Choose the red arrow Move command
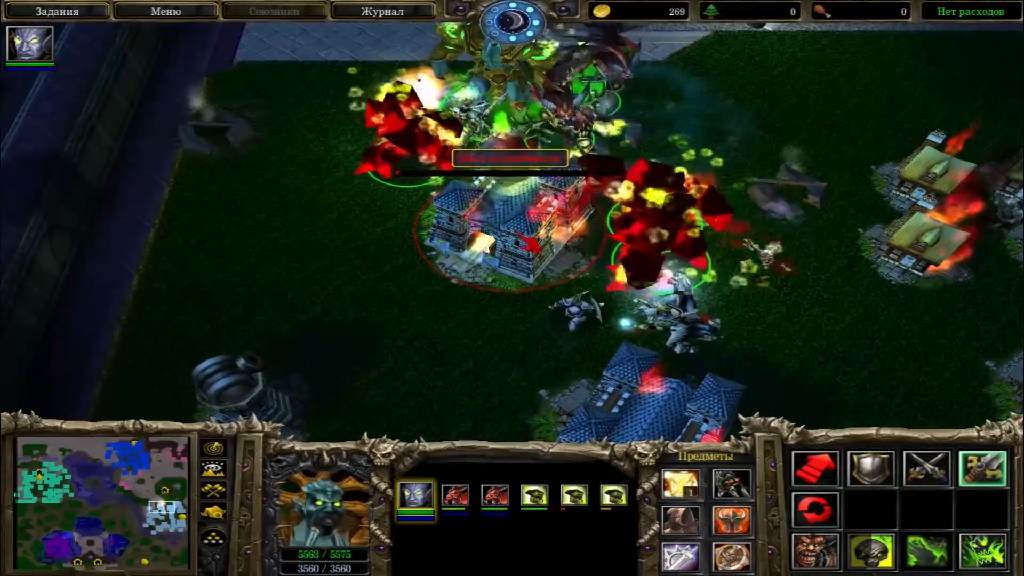The width and height of the screenshot is (1024, 576). 815,468
